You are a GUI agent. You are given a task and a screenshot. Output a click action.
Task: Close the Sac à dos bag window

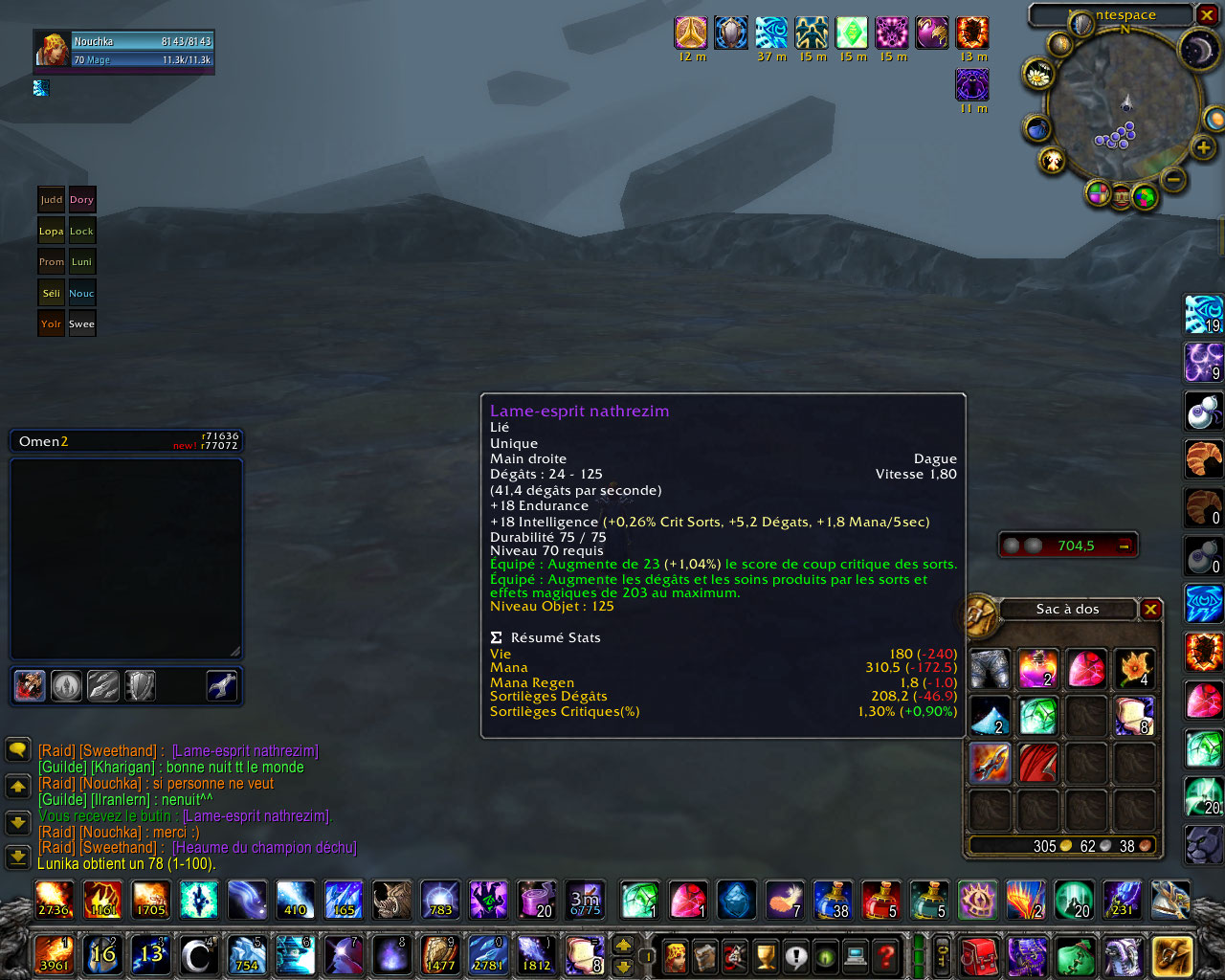pos(1151,610)
